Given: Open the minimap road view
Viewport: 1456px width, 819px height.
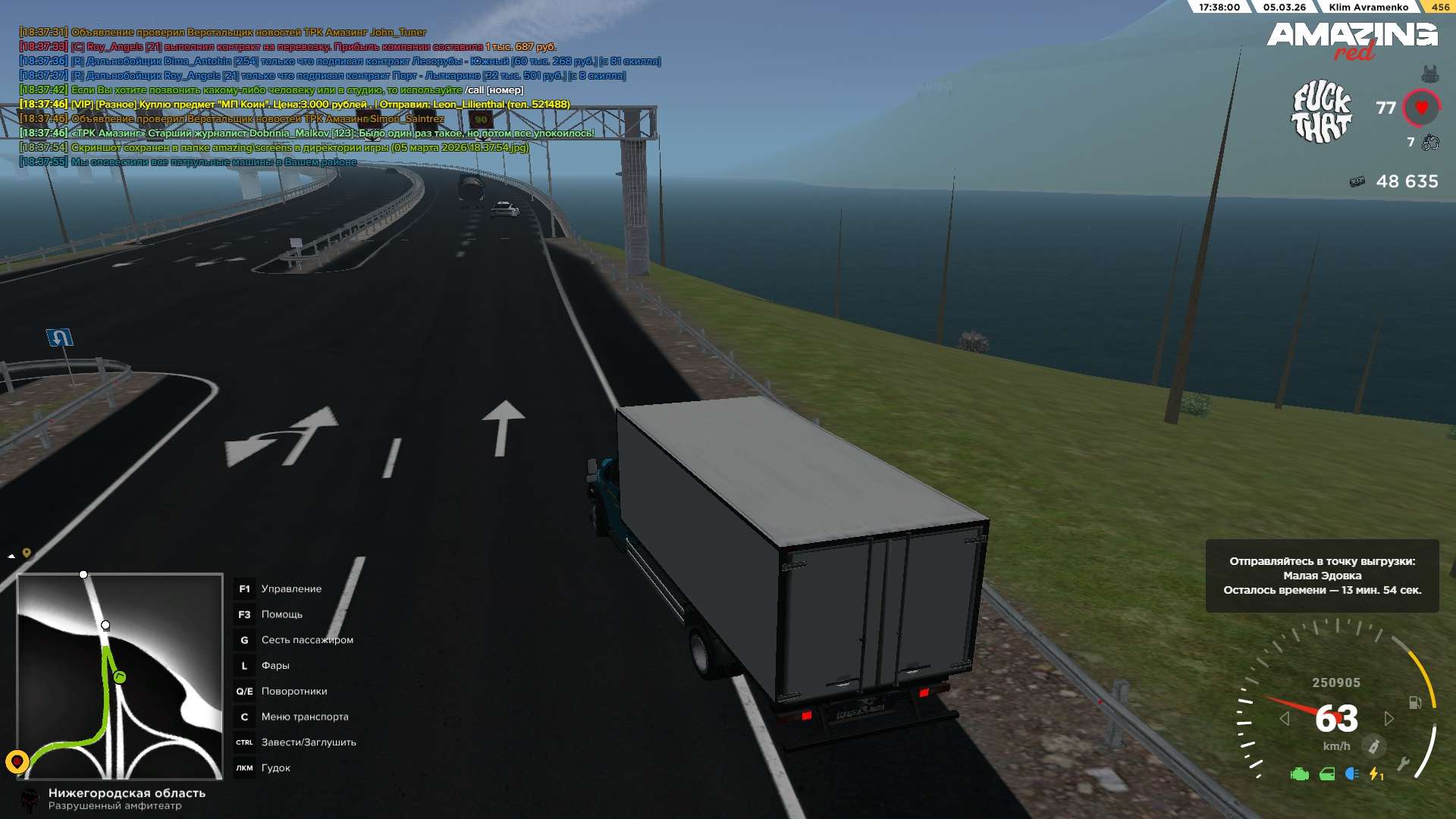Looking at the screenshot, I should (120, 676).
